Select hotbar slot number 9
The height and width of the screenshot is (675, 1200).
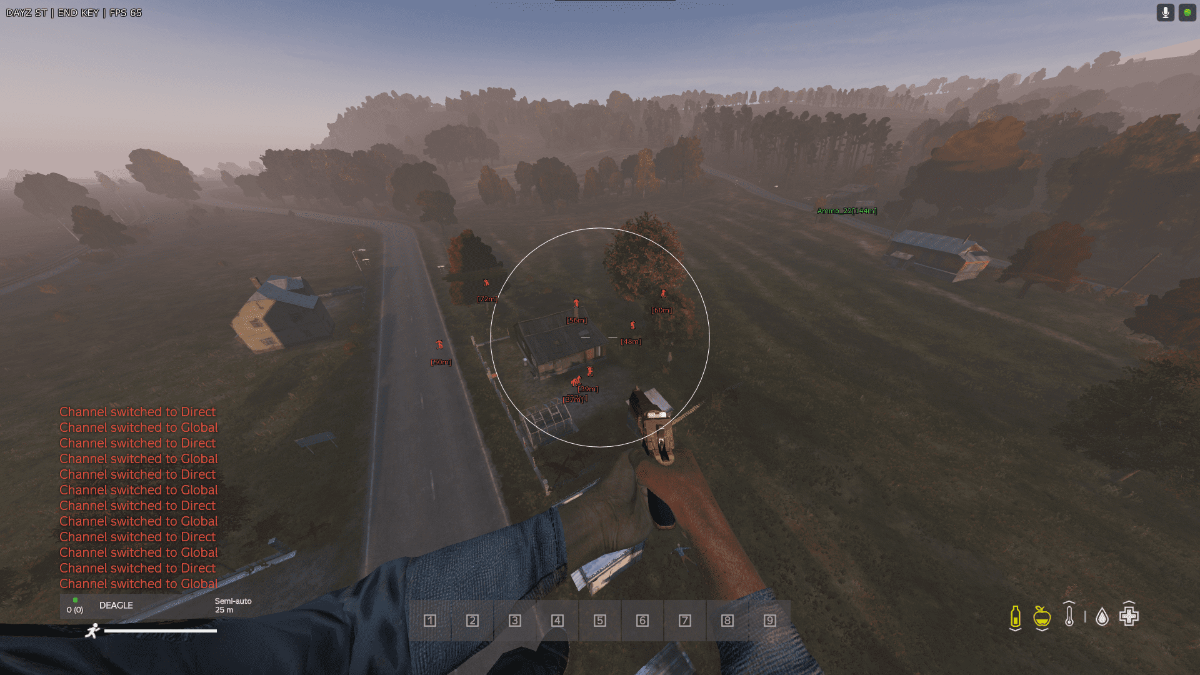click(x=770, y=621)
